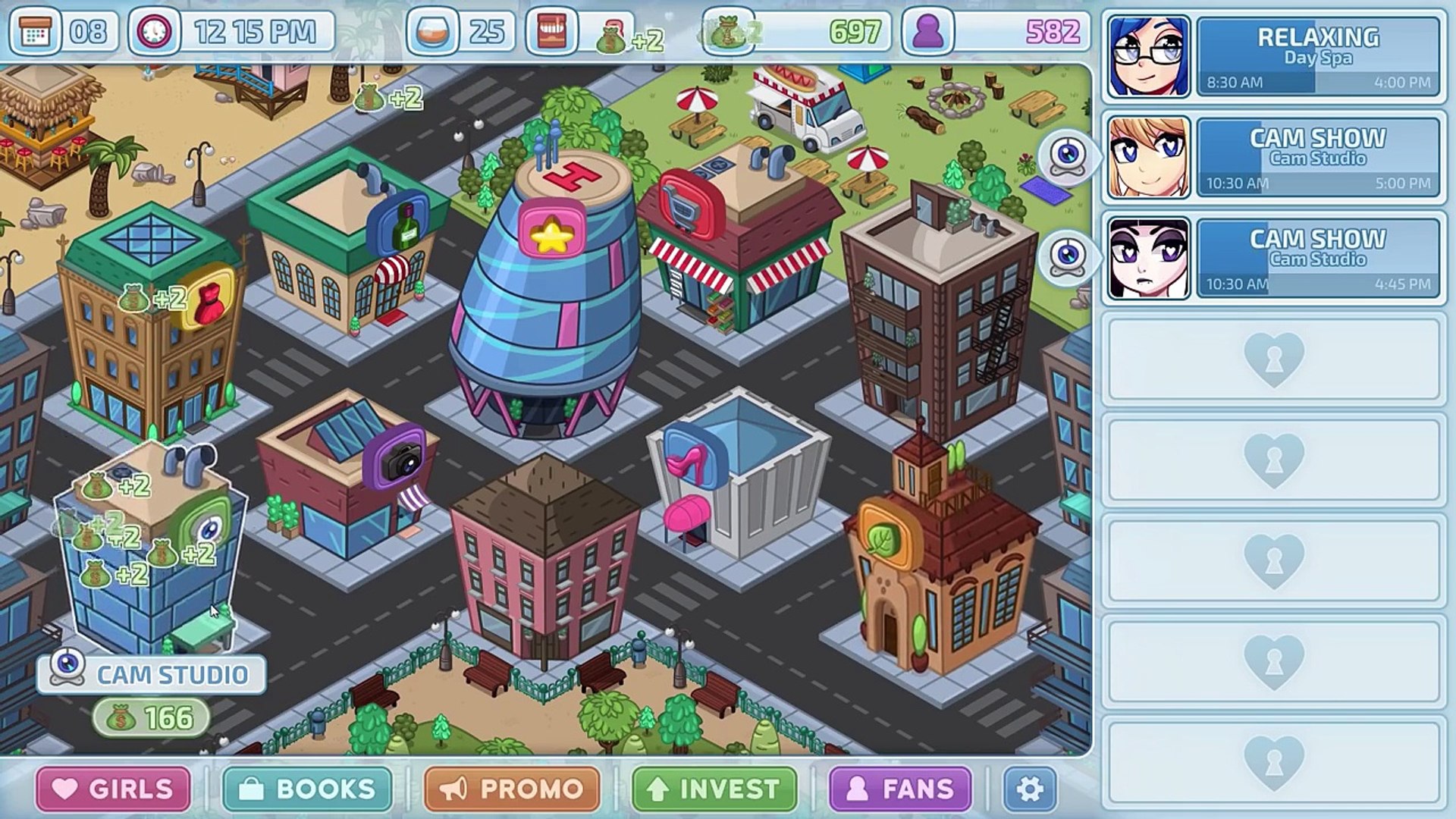Open the Invest menu

pyautogui.click(x=714, y=789)
